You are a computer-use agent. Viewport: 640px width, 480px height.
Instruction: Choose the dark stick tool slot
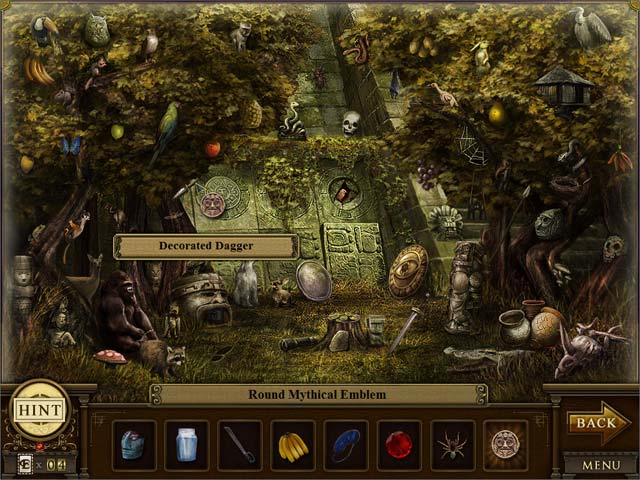240,445
